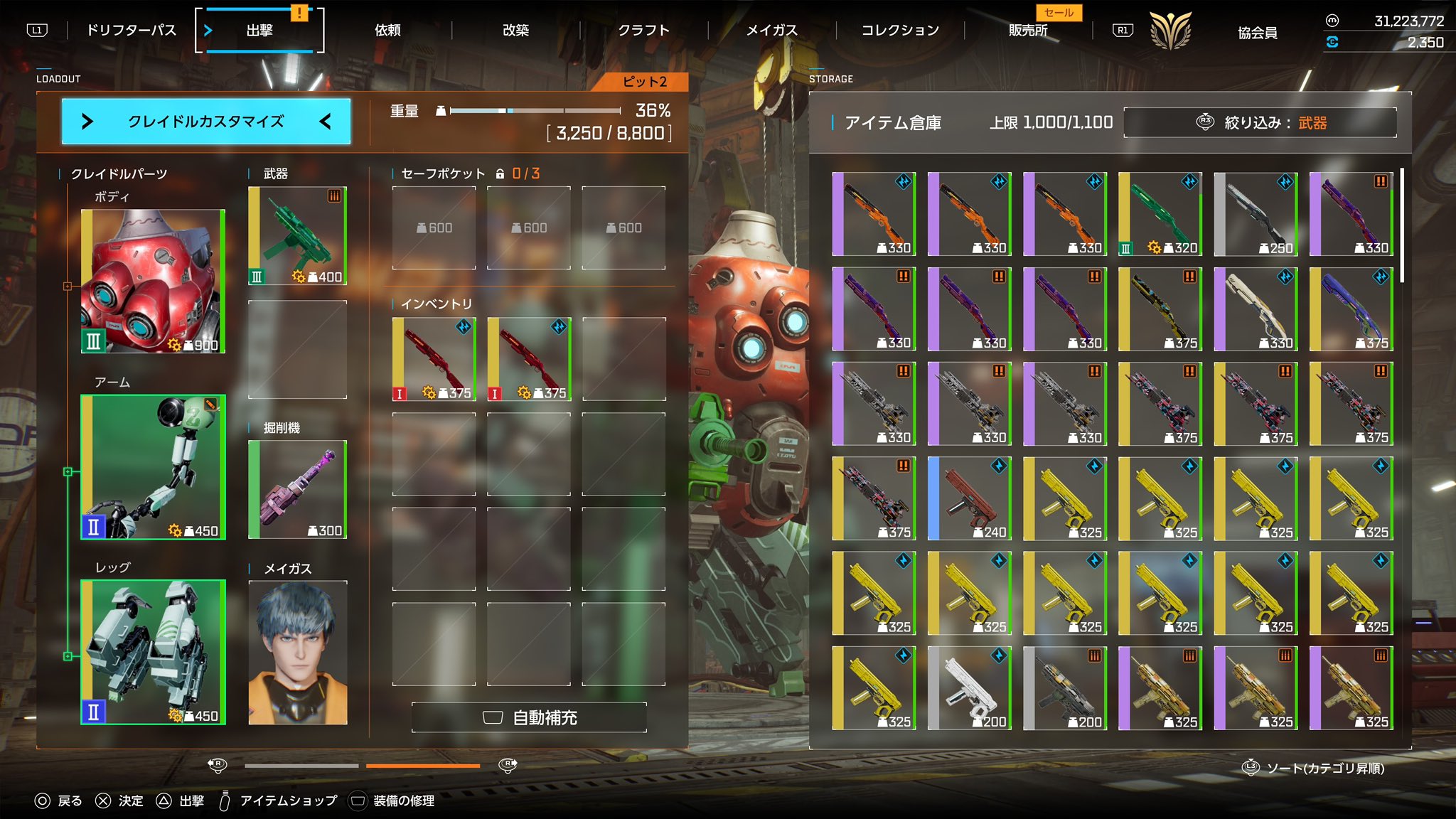Select the 改築 tab
The height and width of the screenshot is (819, 1456).
(515, 31)
